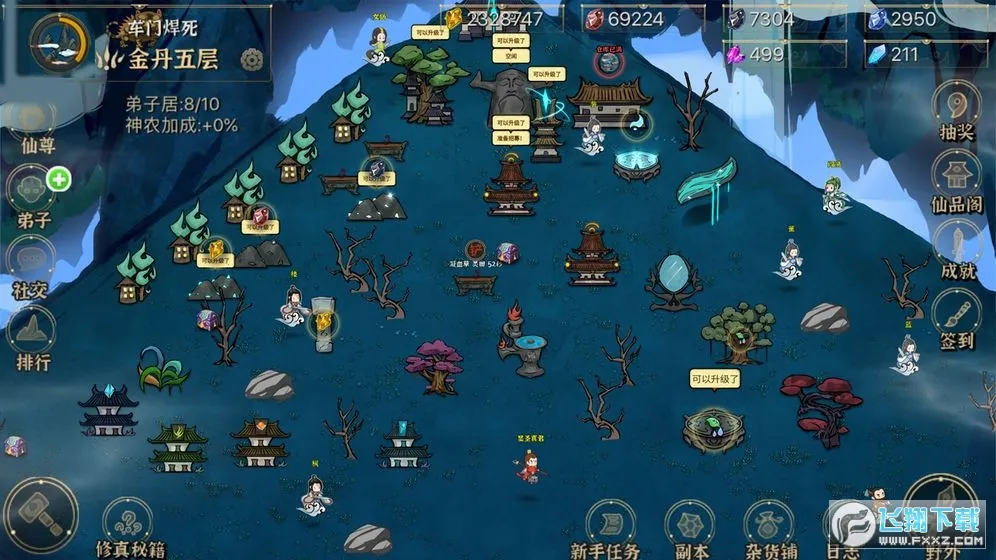996x560 pixels.
Task: Tap the green plus to add disciples
Action: (x=59, y=180)
